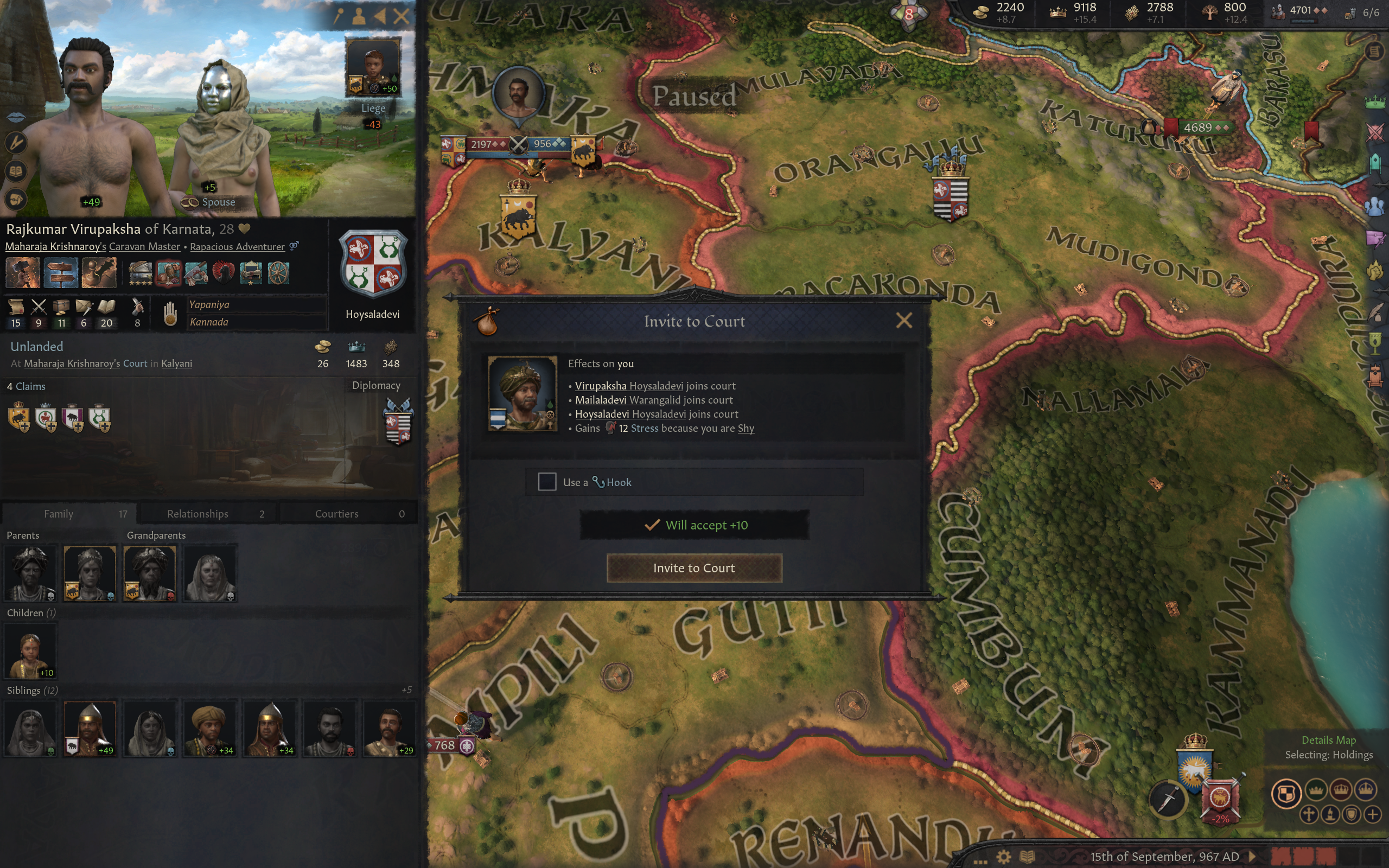
Task: Open the Diplomacy coat of arms icon
Action: [398, 422]
